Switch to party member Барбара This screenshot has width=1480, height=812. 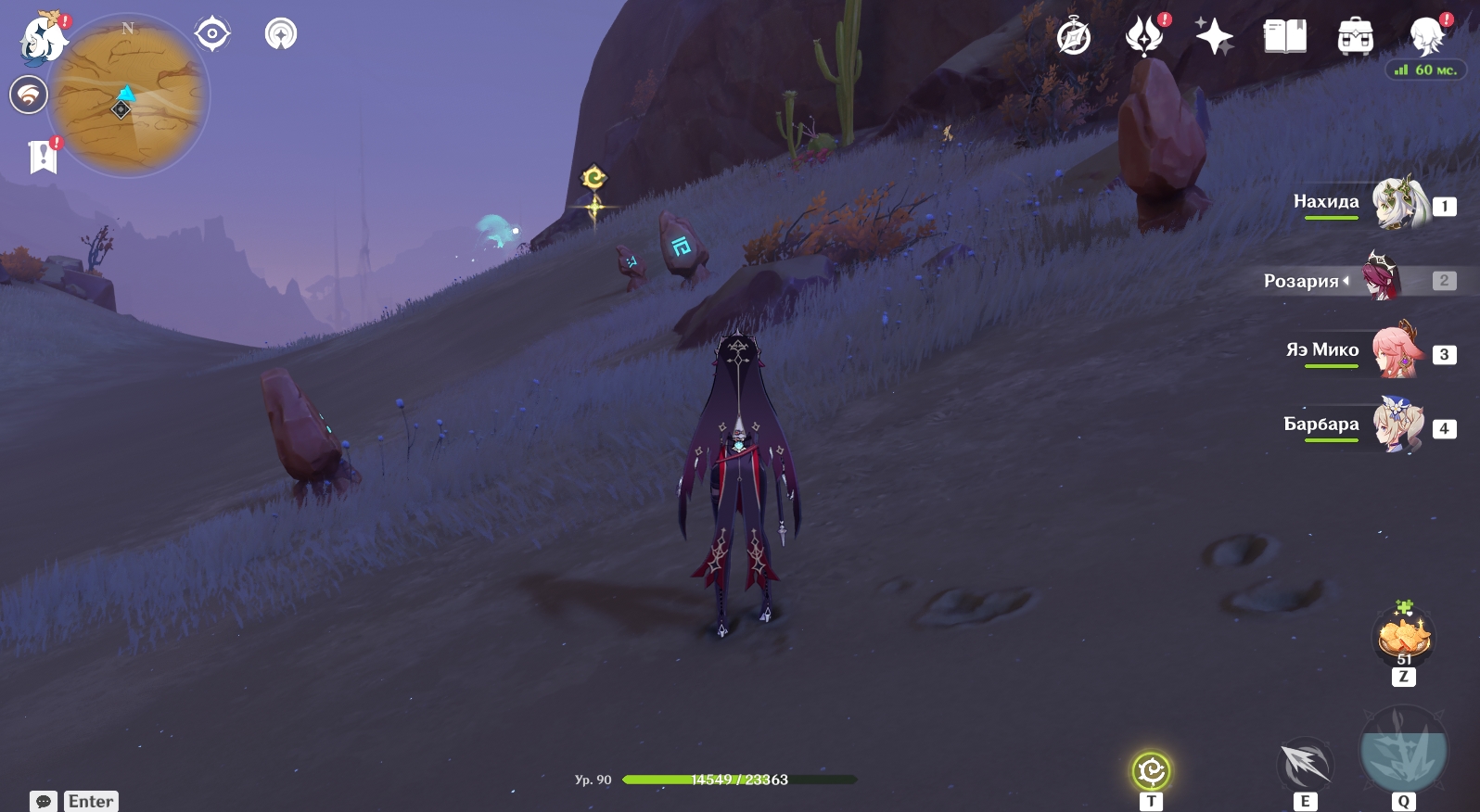click(x=1397, y=425)
